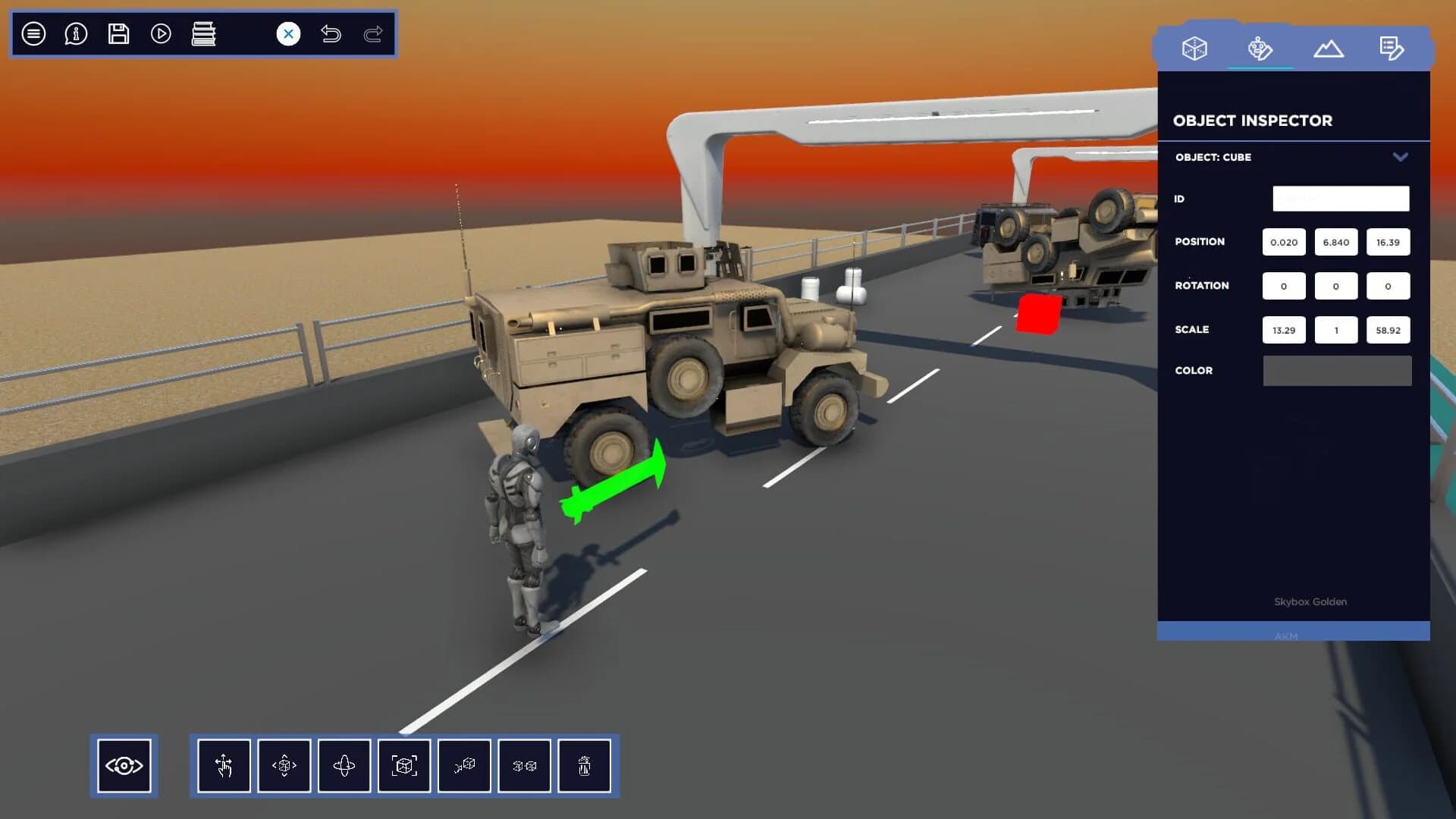Screen dimensions: 1456x819
Task: Open the delete object trash tool
Action: (x=585, y=766)
